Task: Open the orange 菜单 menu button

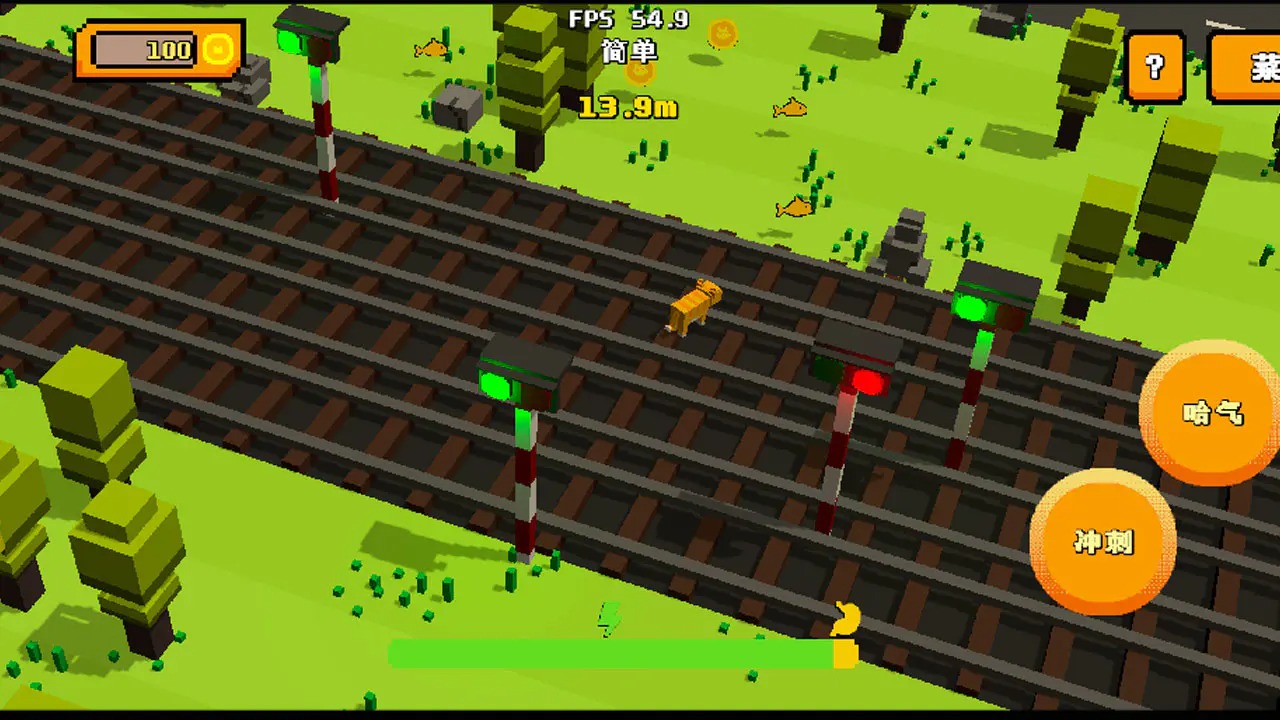Action: 1248,67
